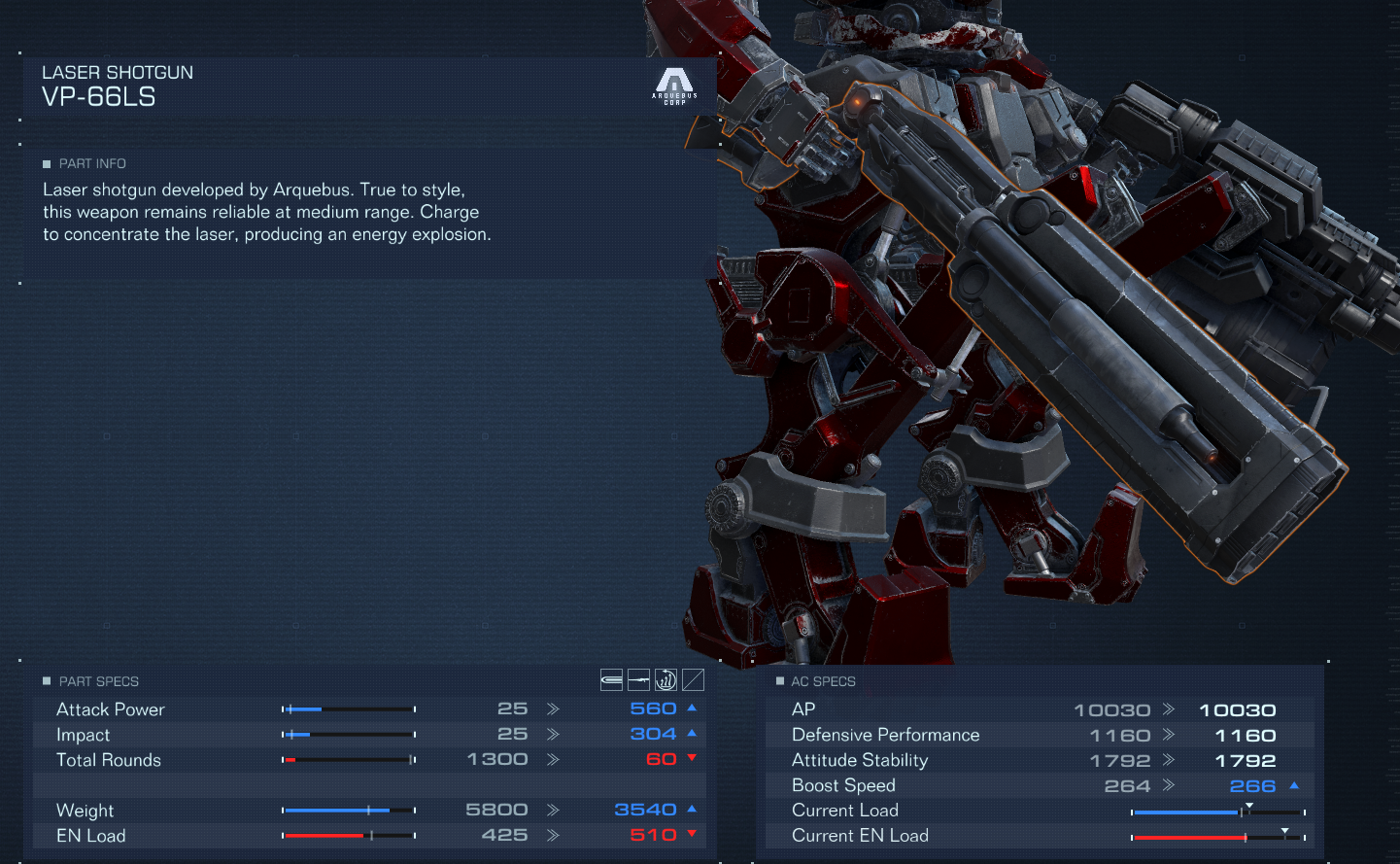
Task: Expand the chevron next to Weight value
Action: pos(554,810)
